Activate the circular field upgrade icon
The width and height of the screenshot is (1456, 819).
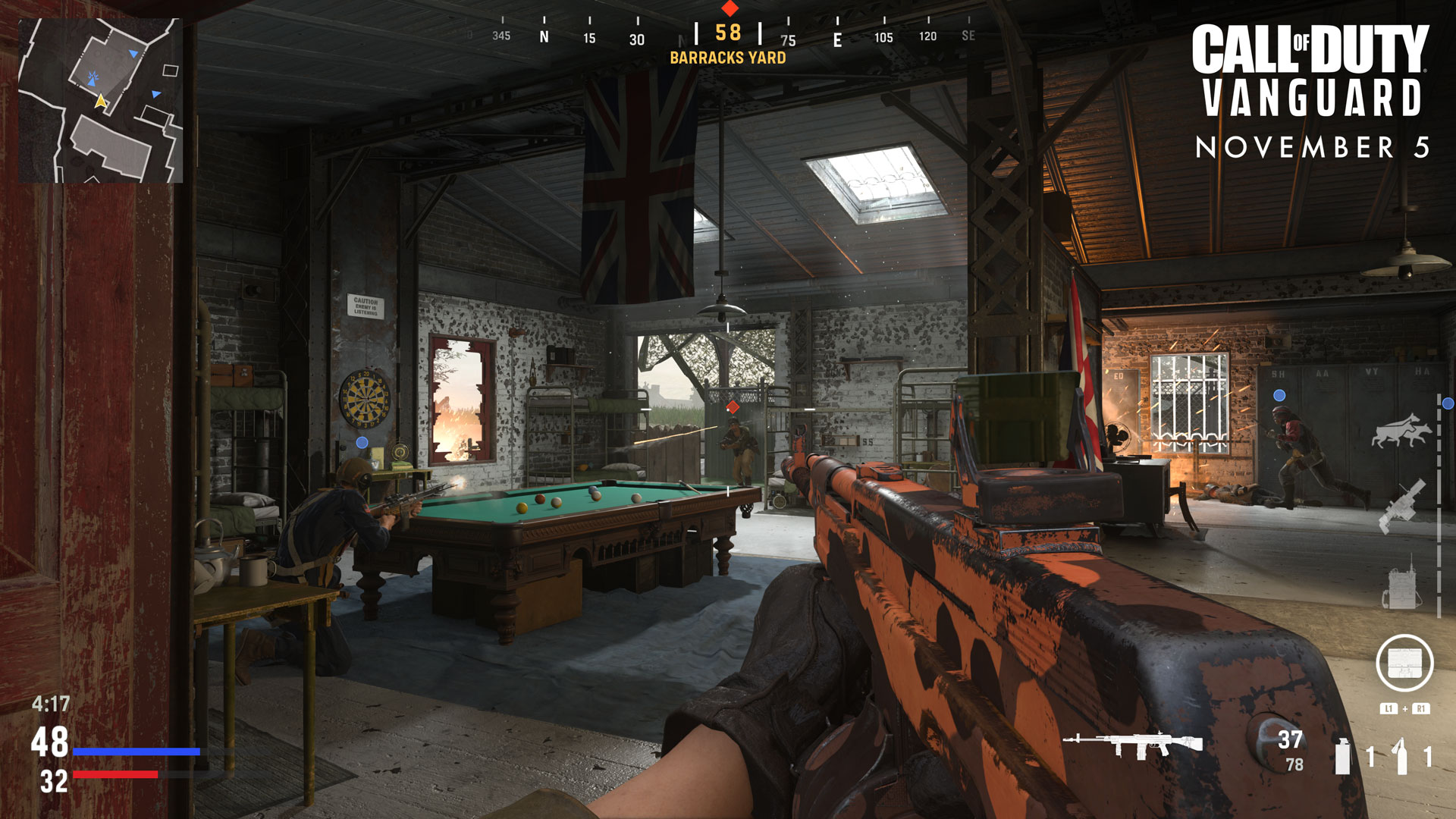1404,663
